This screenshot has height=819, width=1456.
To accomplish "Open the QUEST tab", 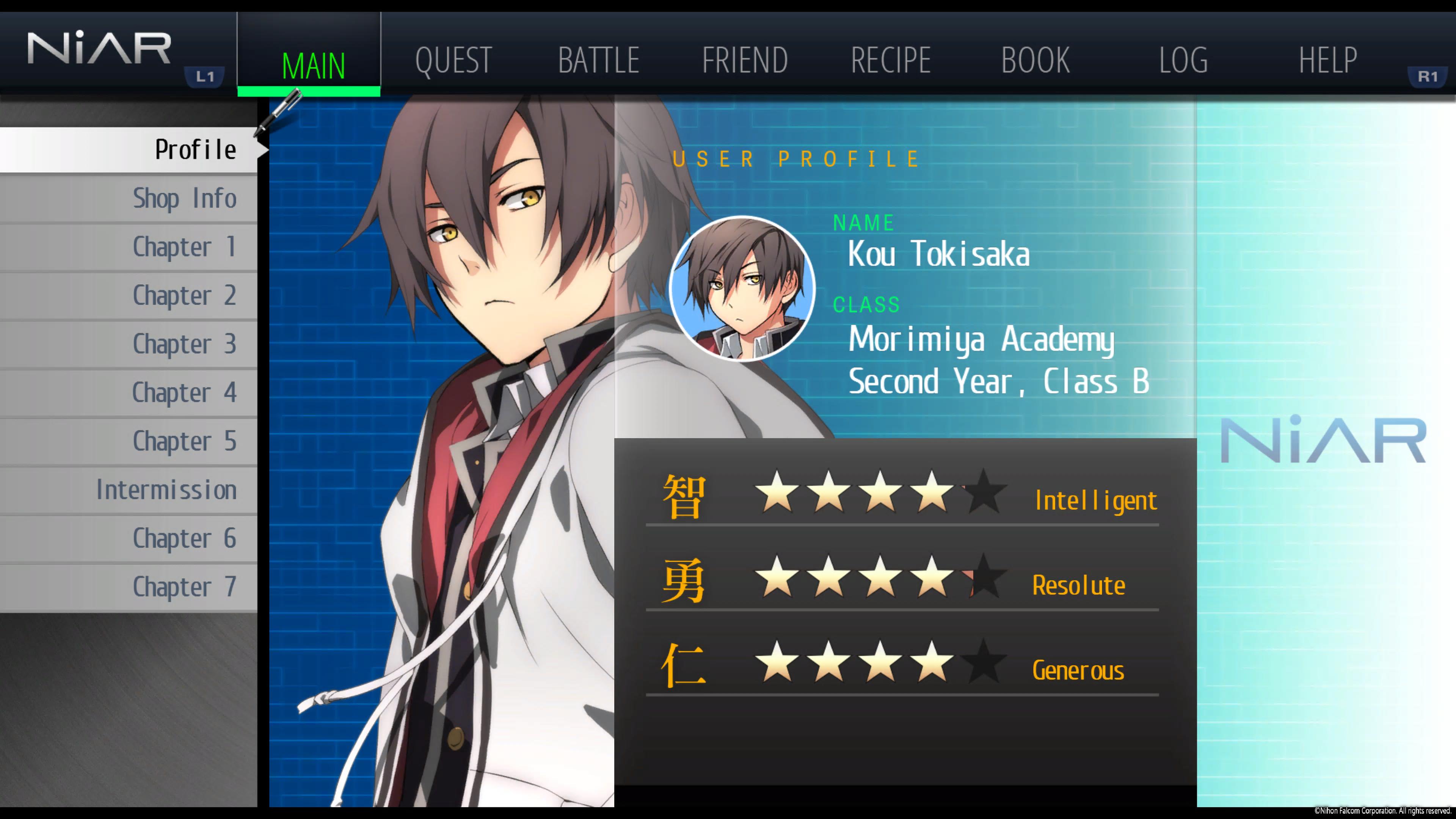I will tap(453, 60).
